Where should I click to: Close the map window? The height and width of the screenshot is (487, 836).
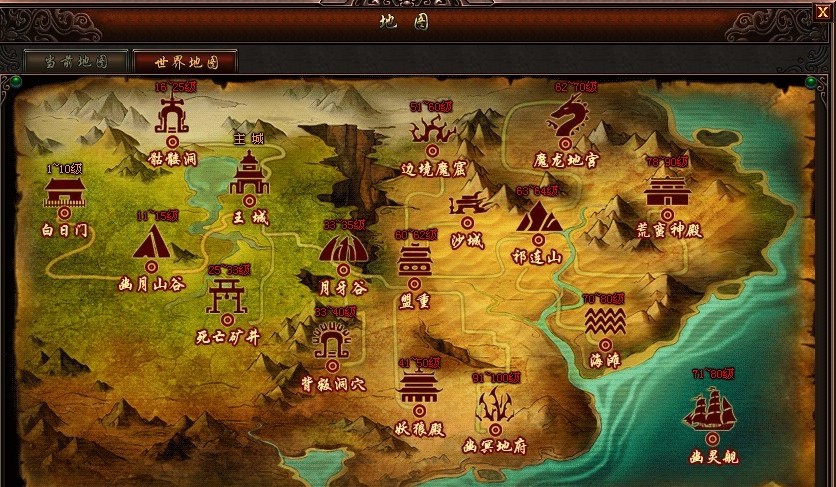click(x=822, y=11)
